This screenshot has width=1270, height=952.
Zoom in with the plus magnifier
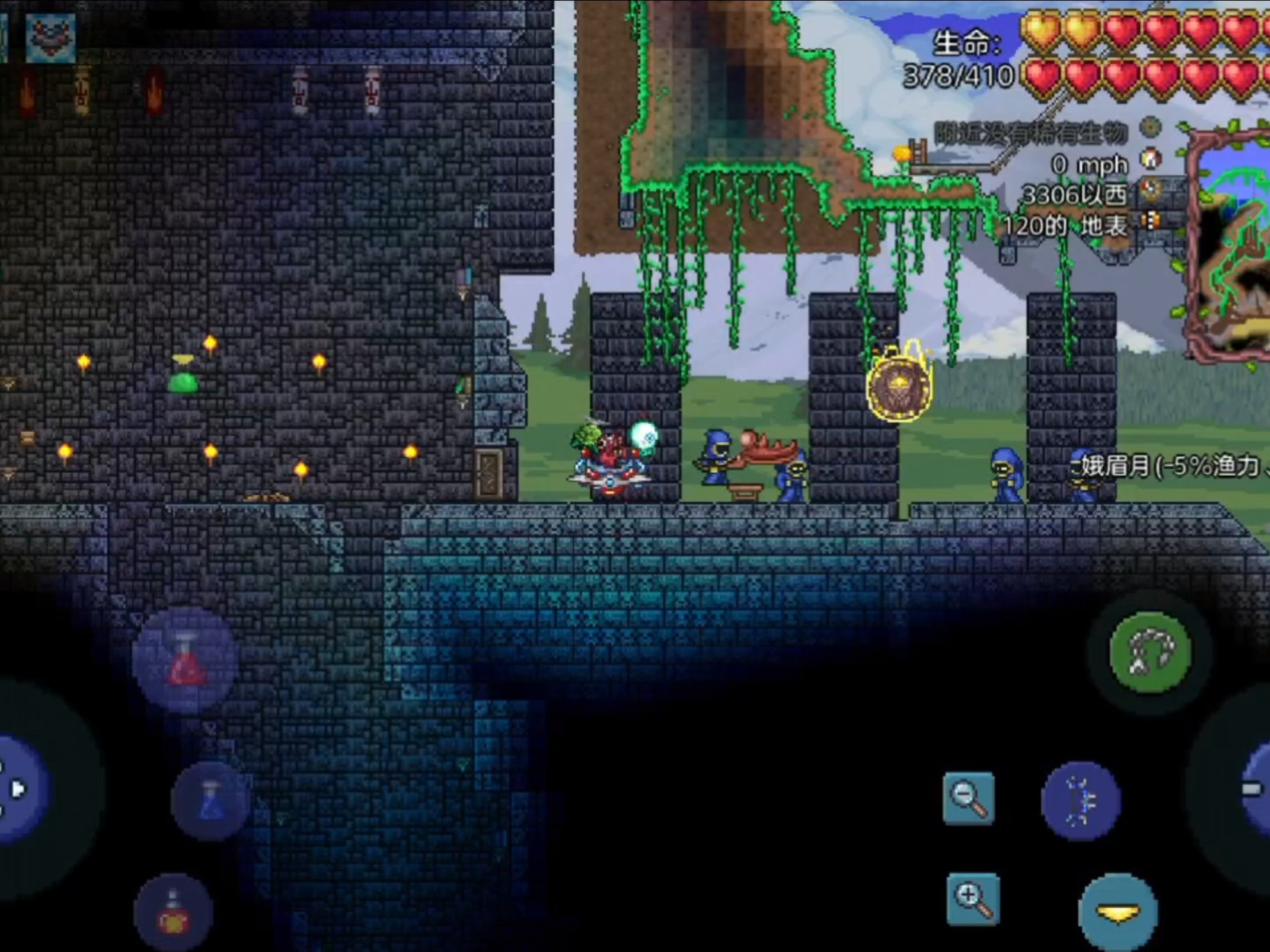click(972, 899)
